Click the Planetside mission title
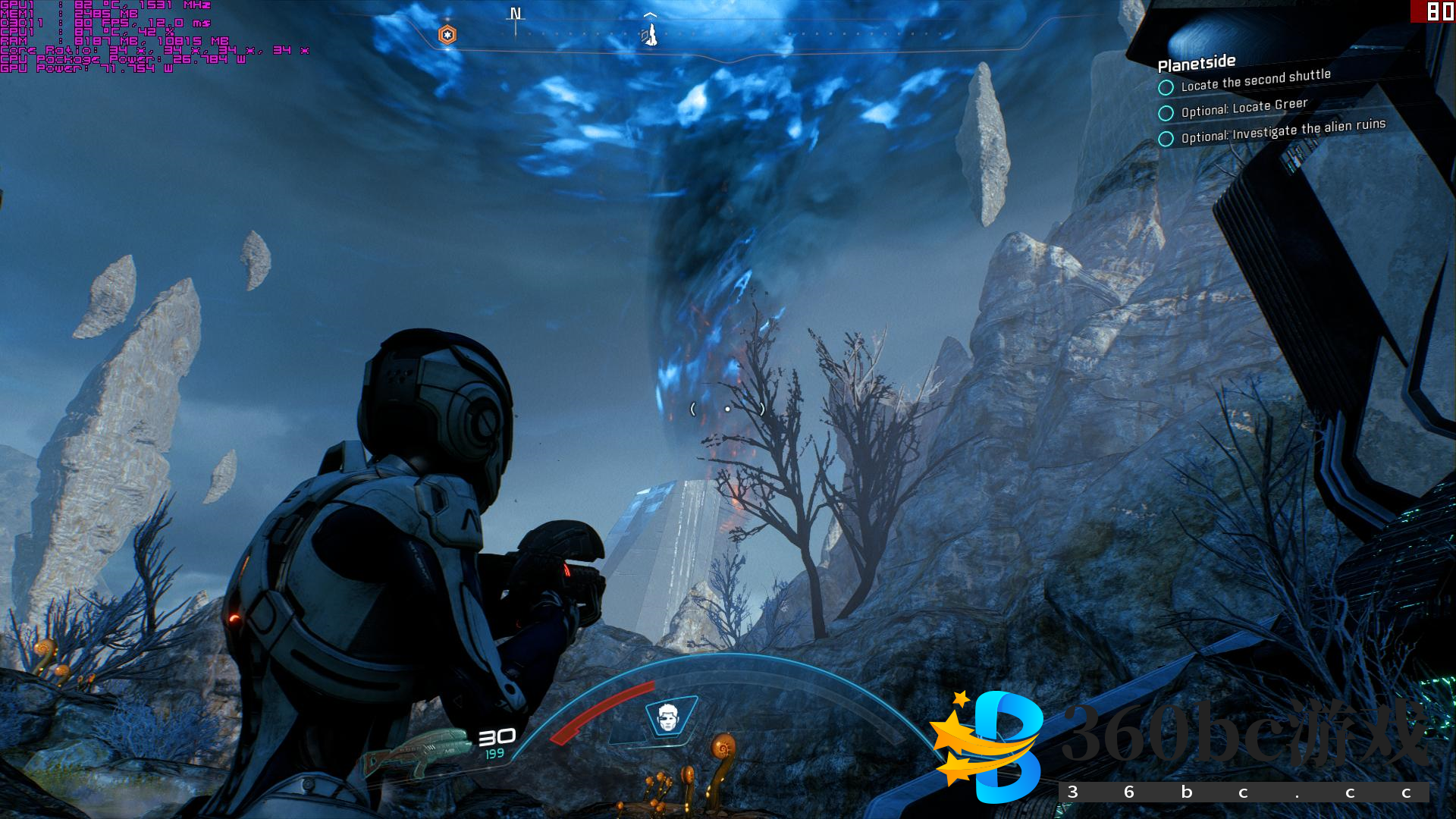Screen dimensions: 1456x819 click(1197, 63)
